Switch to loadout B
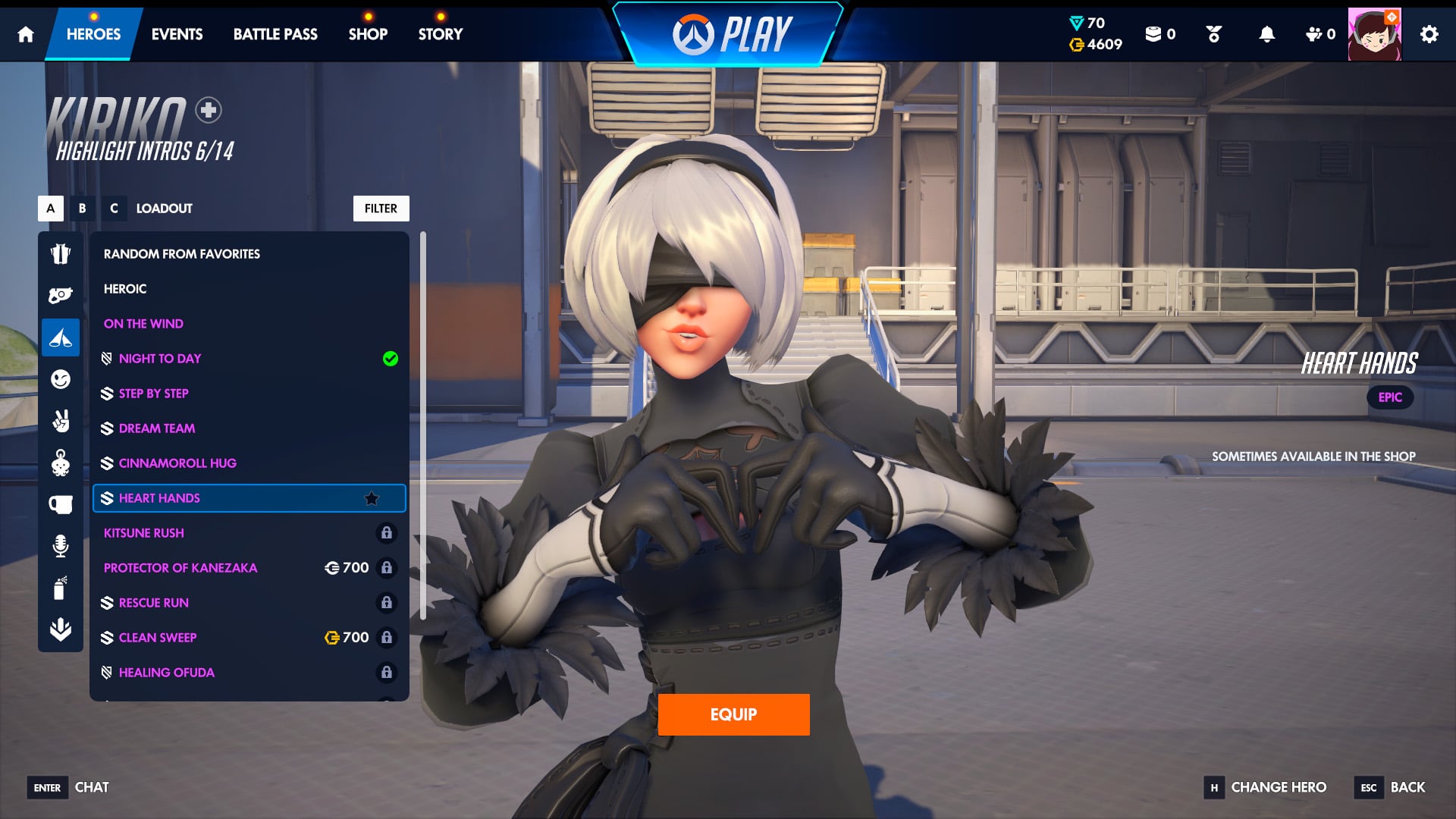The image size is (1456, 819). pyautogui.click(x=82, y=209)
